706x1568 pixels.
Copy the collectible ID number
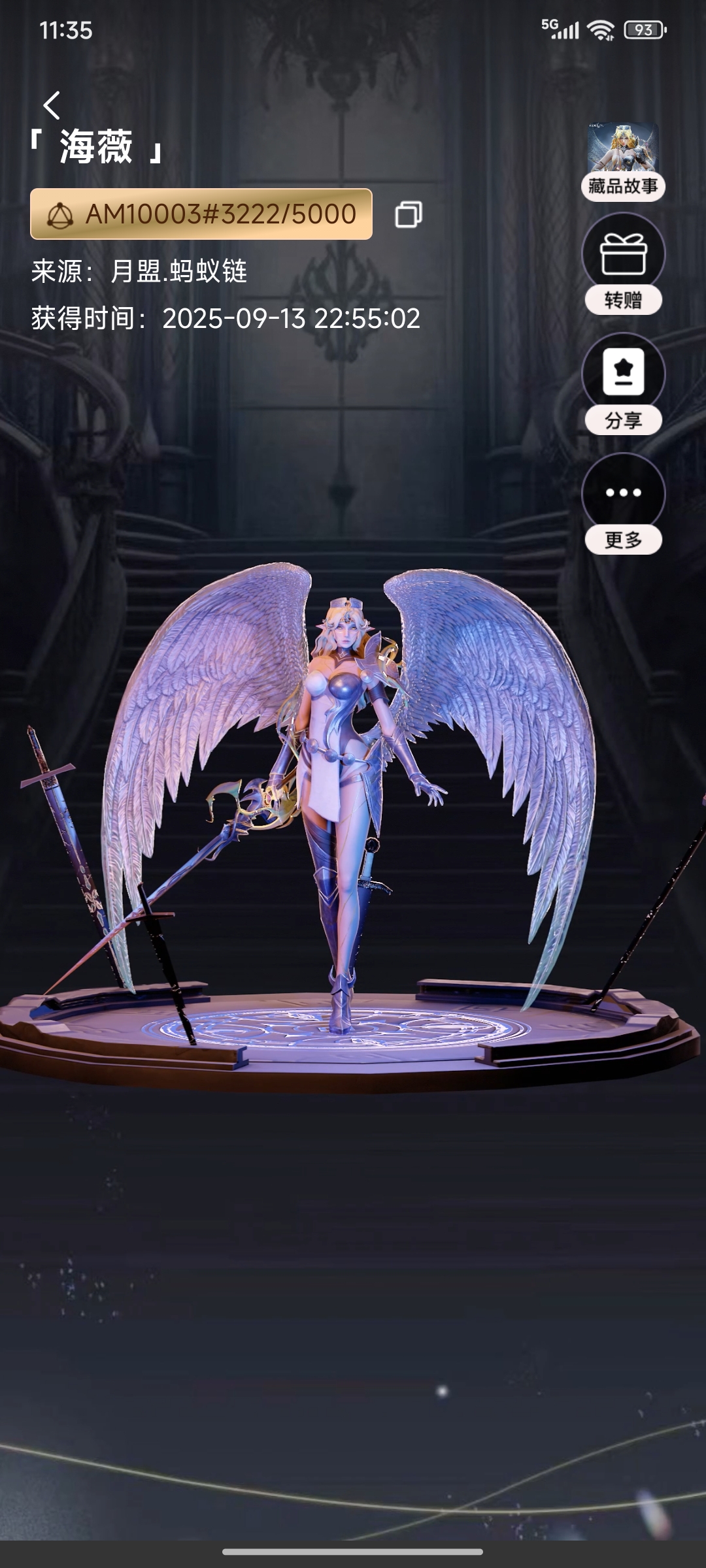click(x=409, y=214)
